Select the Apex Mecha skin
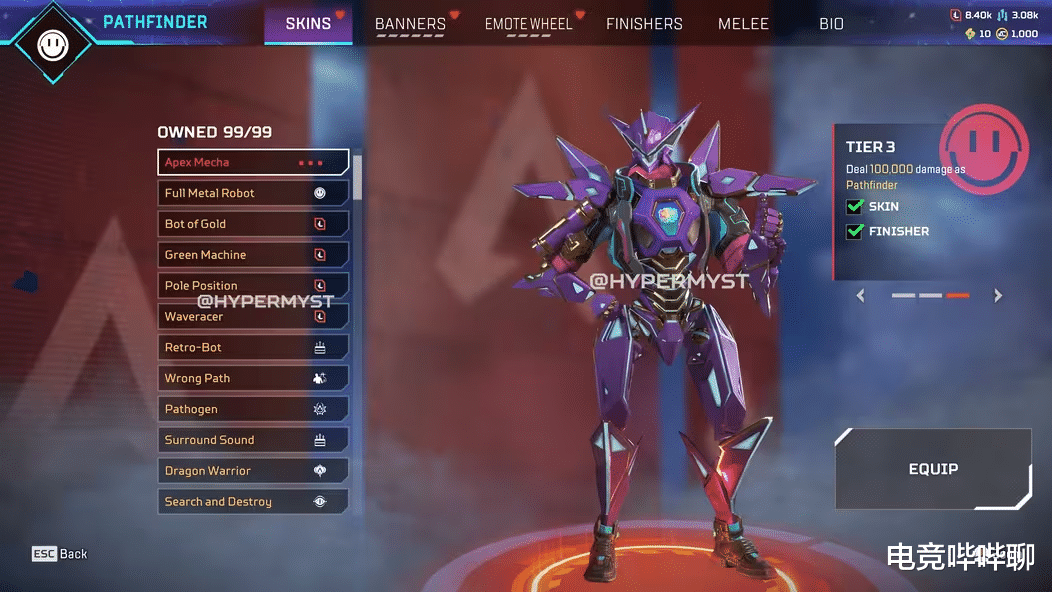 253,162
